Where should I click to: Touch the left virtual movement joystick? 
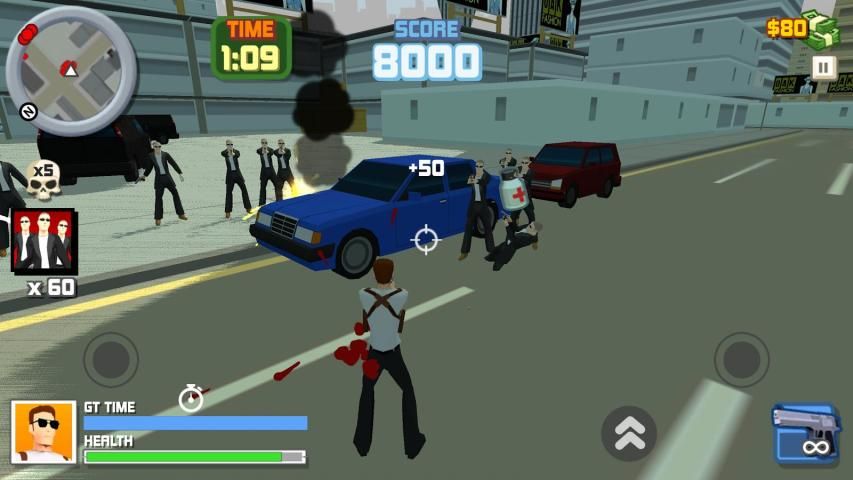click(x=111, y=360)
